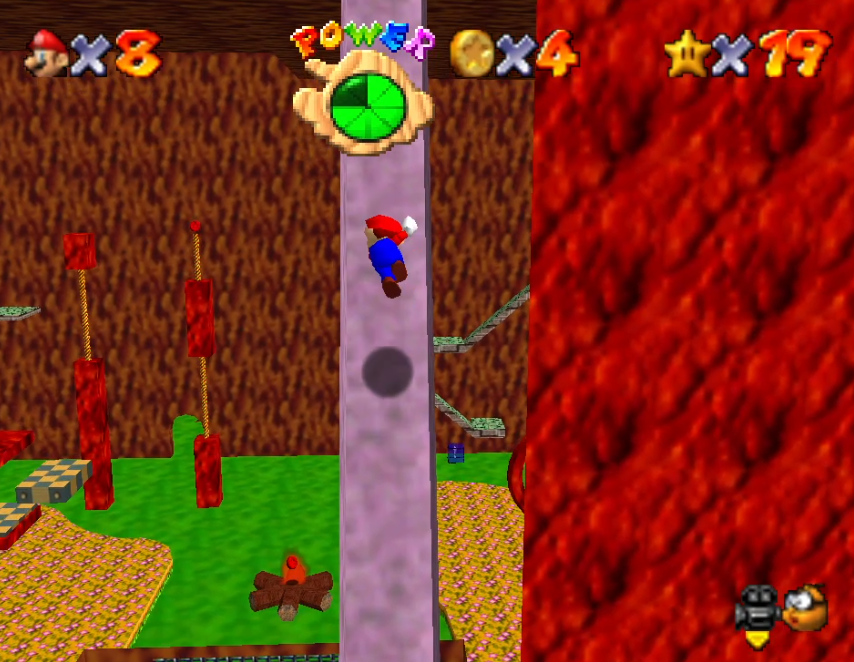Select the black movie camera icon
The height and width of the screenshot is (662, 854).
[757, 608]
